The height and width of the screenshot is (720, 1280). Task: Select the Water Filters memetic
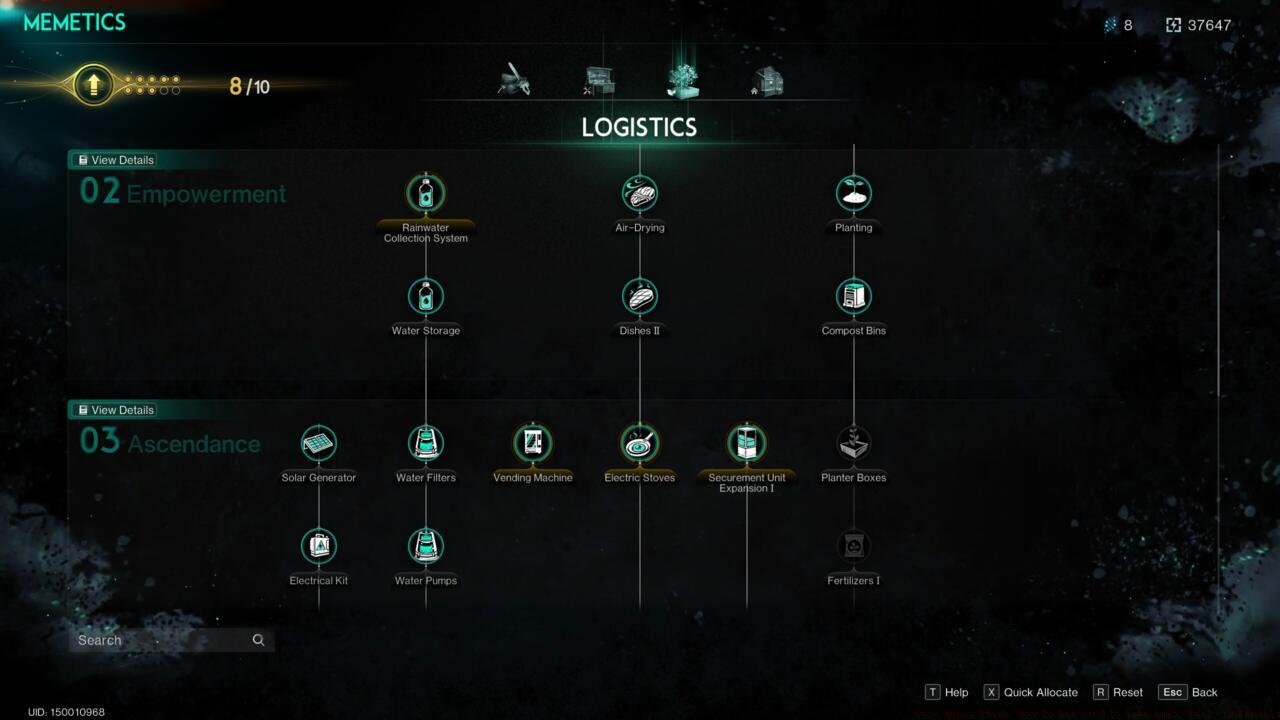pyautogui.click(x=425, y=443)
